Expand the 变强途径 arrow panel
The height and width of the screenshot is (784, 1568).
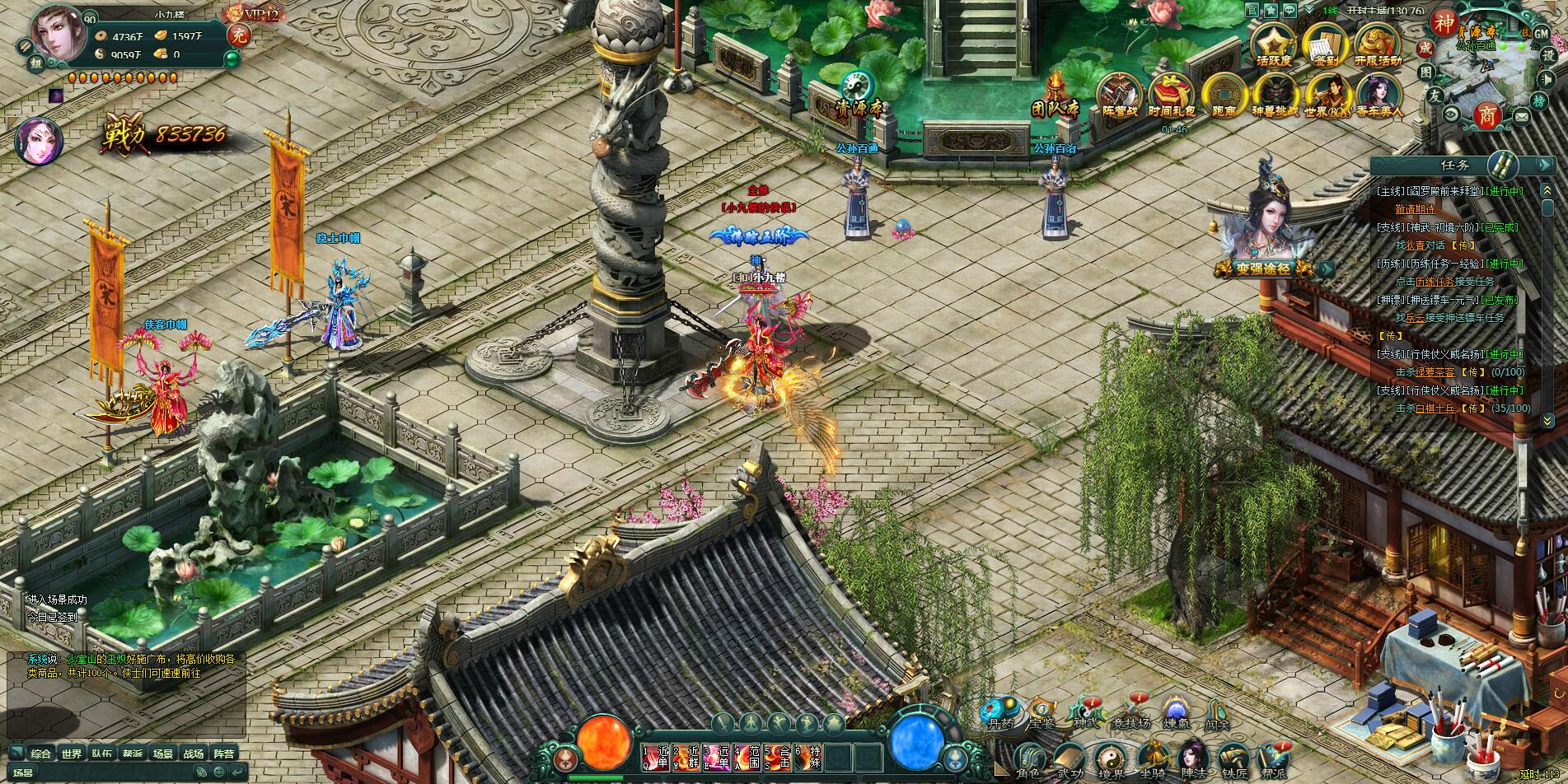(1327, 268)
